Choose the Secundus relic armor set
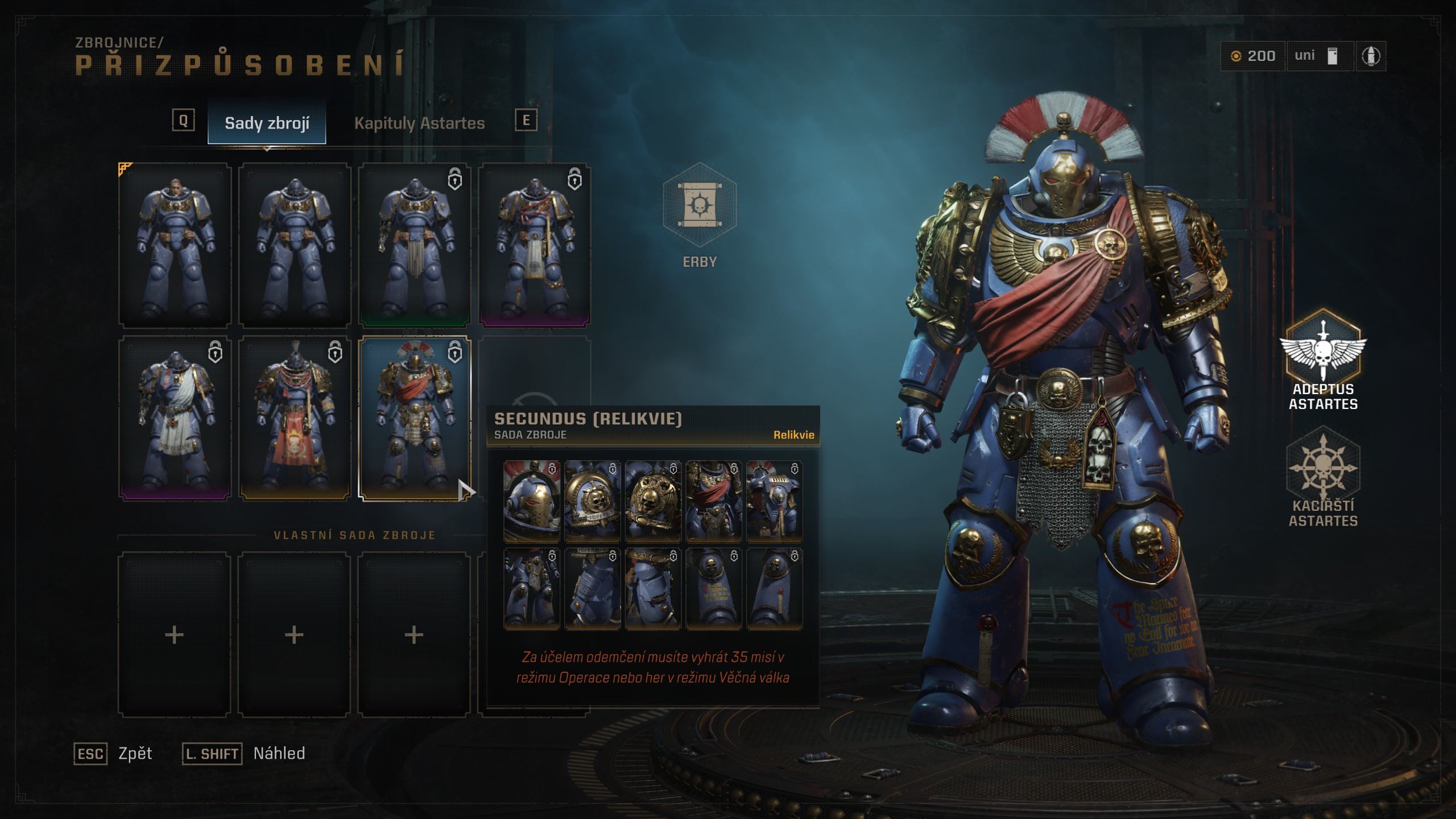 click(x=414, y=418)
